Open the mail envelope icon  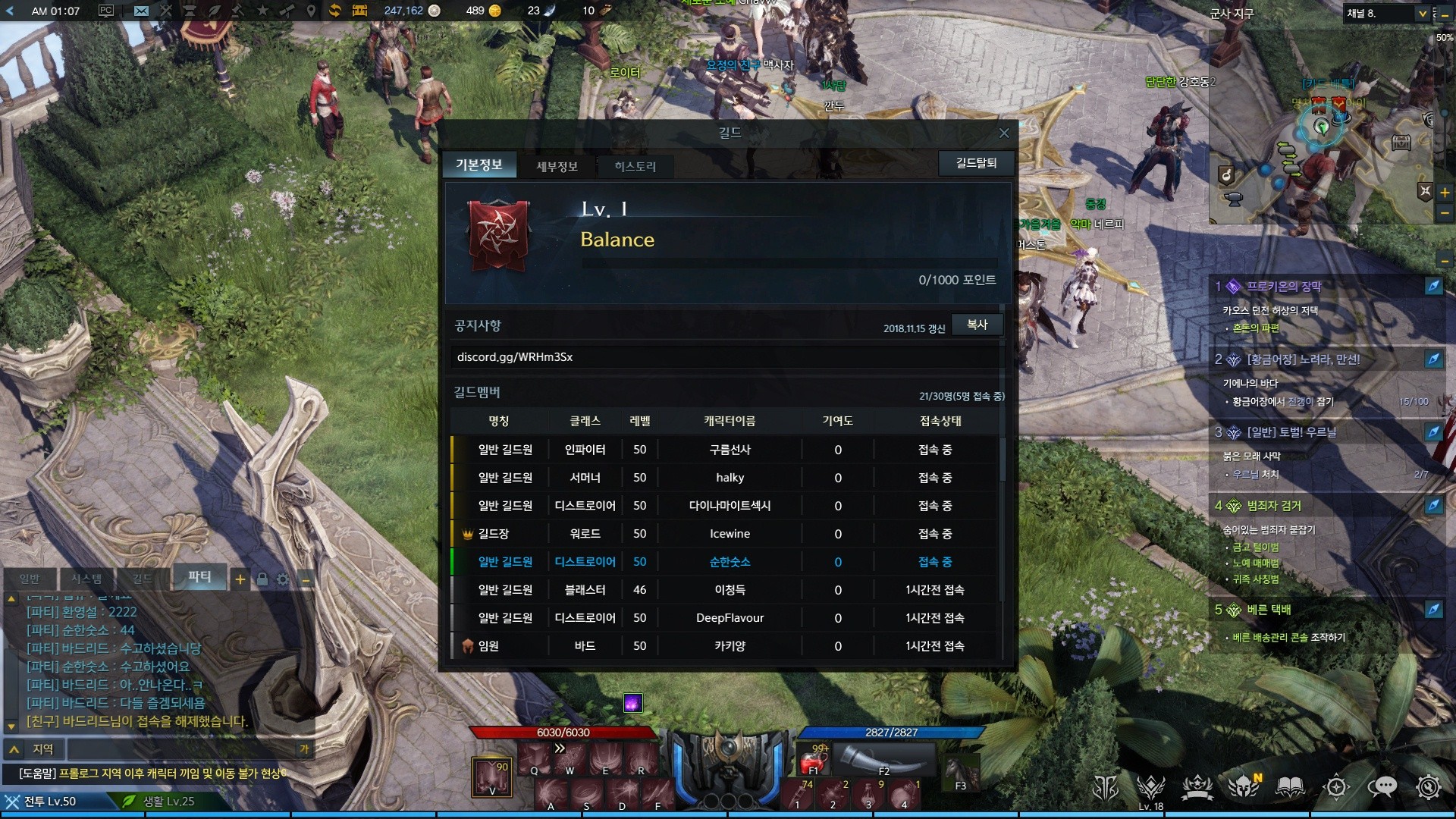[141, 11]
